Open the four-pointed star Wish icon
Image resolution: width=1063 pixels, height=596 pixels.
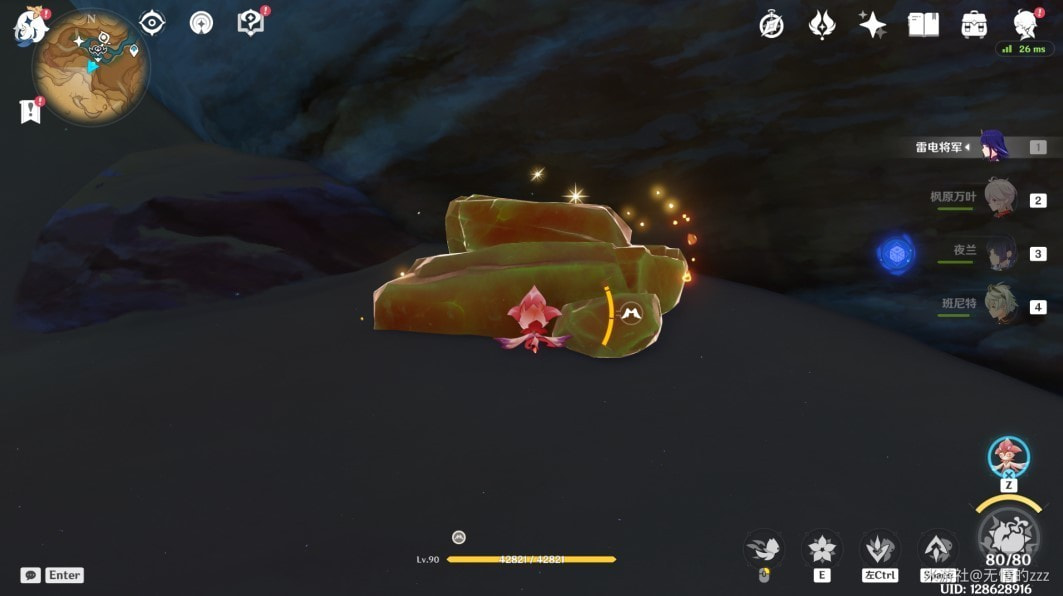click(872, 25)
